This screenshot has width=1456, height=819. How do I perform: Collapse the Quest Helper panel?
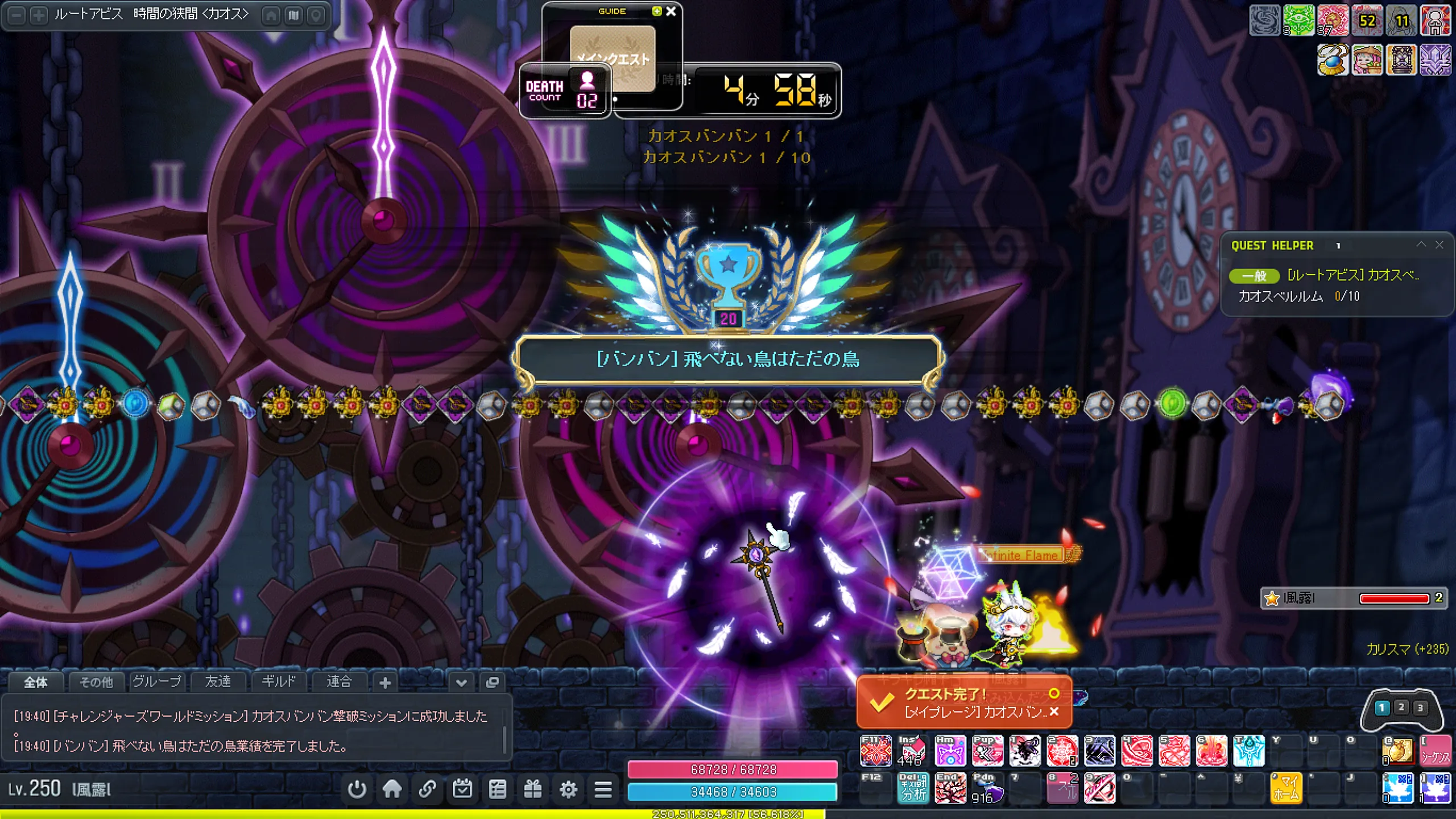[1421, 245]
